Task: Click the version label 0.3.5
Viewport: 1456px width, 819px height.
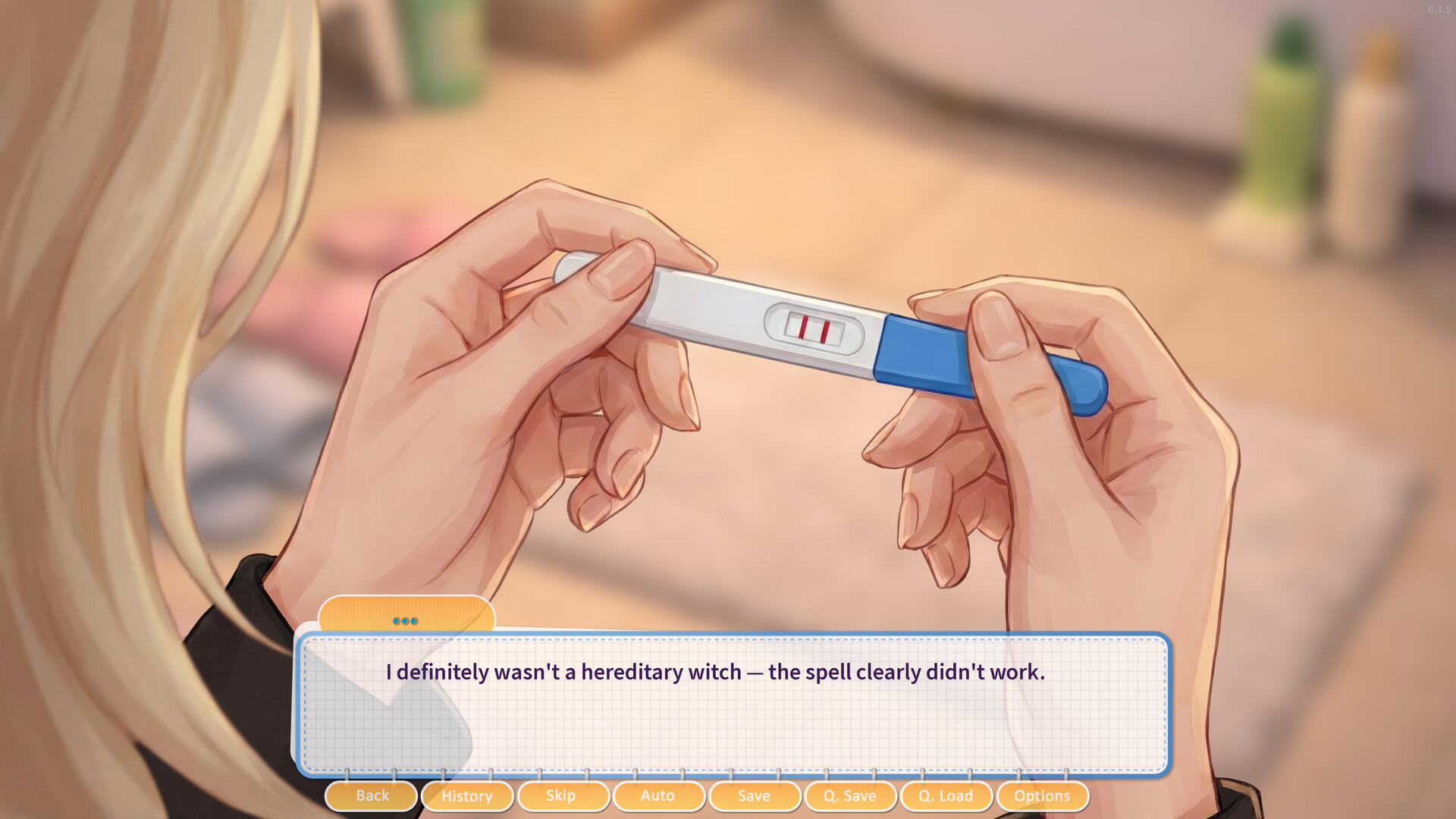Action: coord(1439,9)
